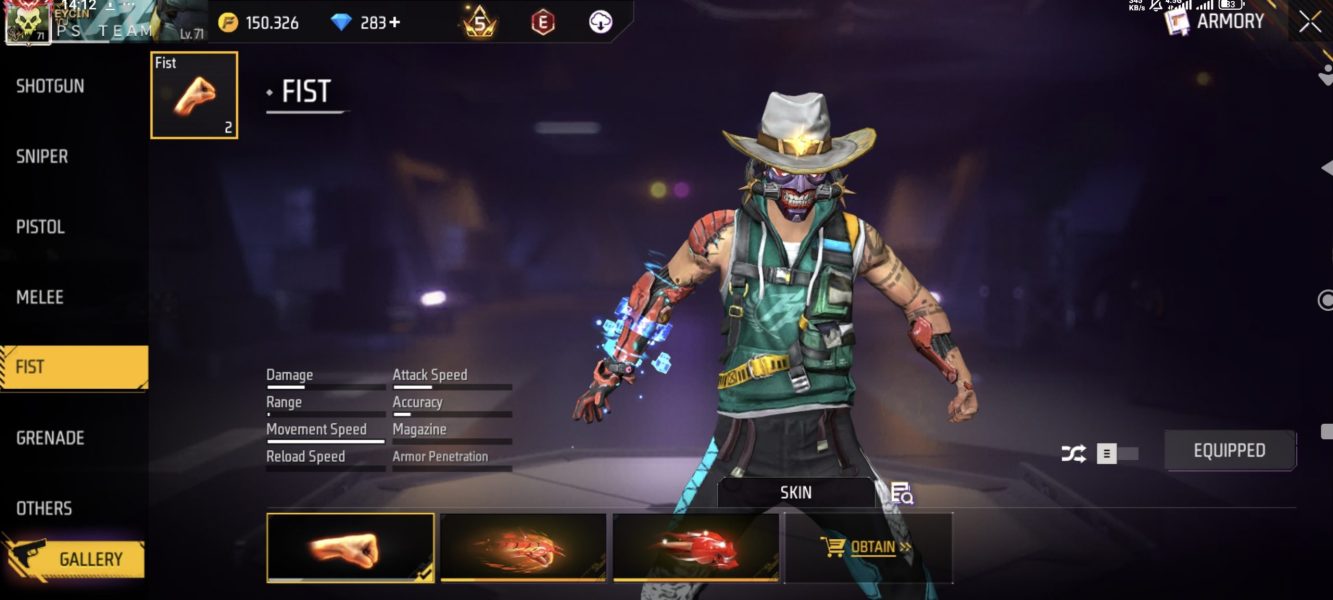Select the flaming red dragon fist skin

pos(523,547)
